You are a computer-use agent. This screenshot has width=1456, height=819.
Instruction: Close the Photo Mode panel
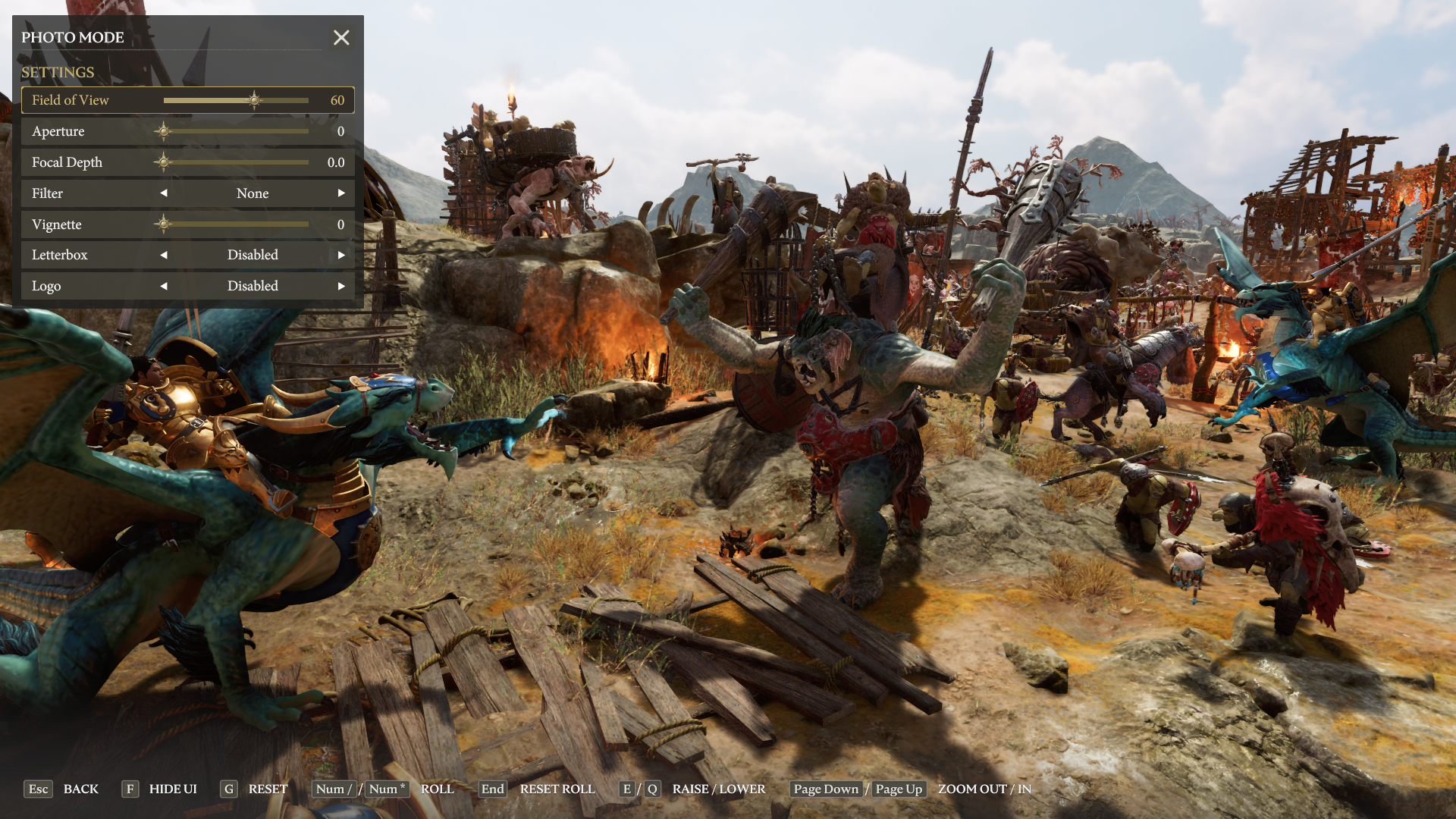point(341,37)
